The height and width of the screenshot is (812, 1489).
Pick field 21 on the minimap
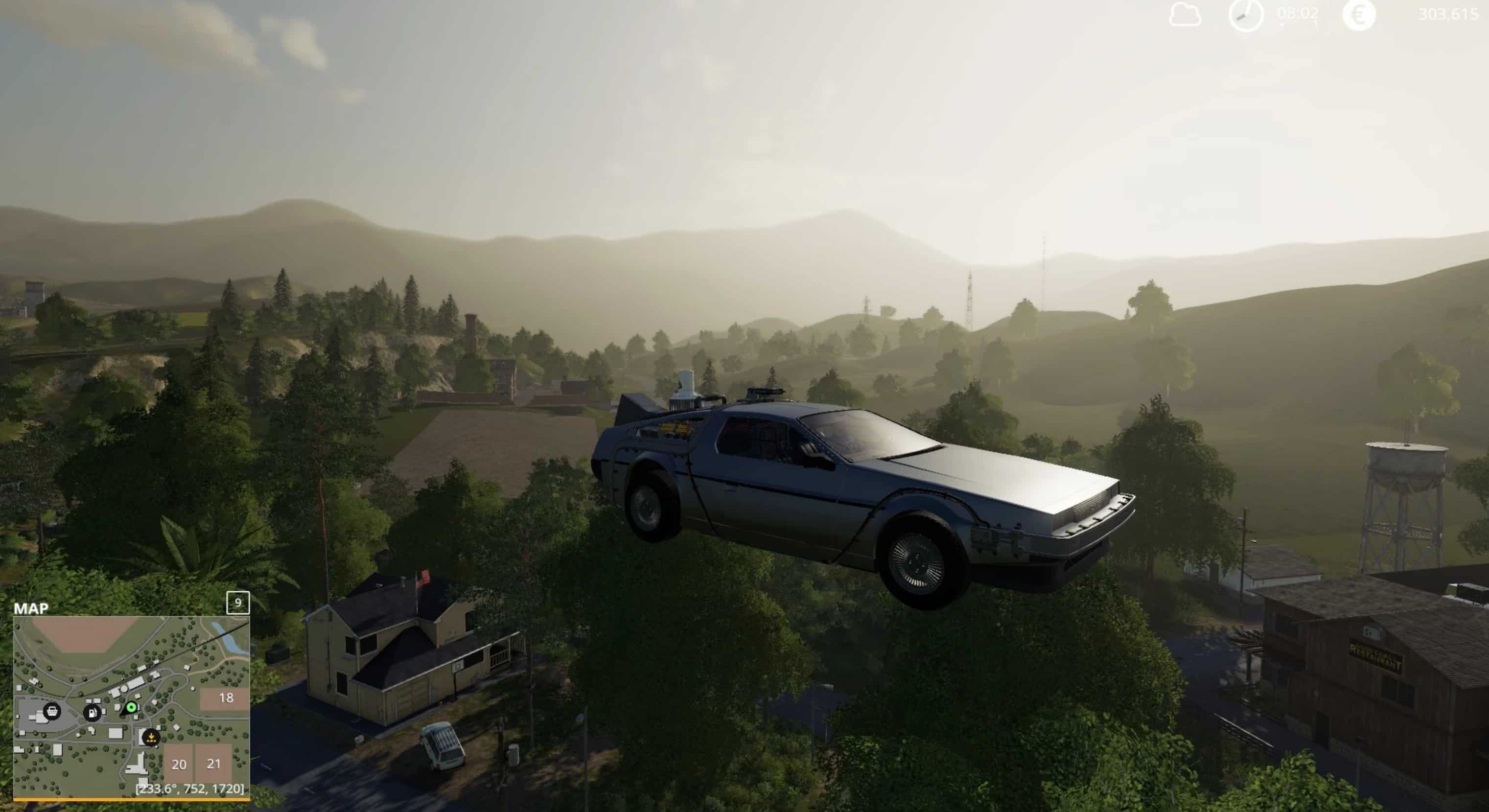[213, 764]
